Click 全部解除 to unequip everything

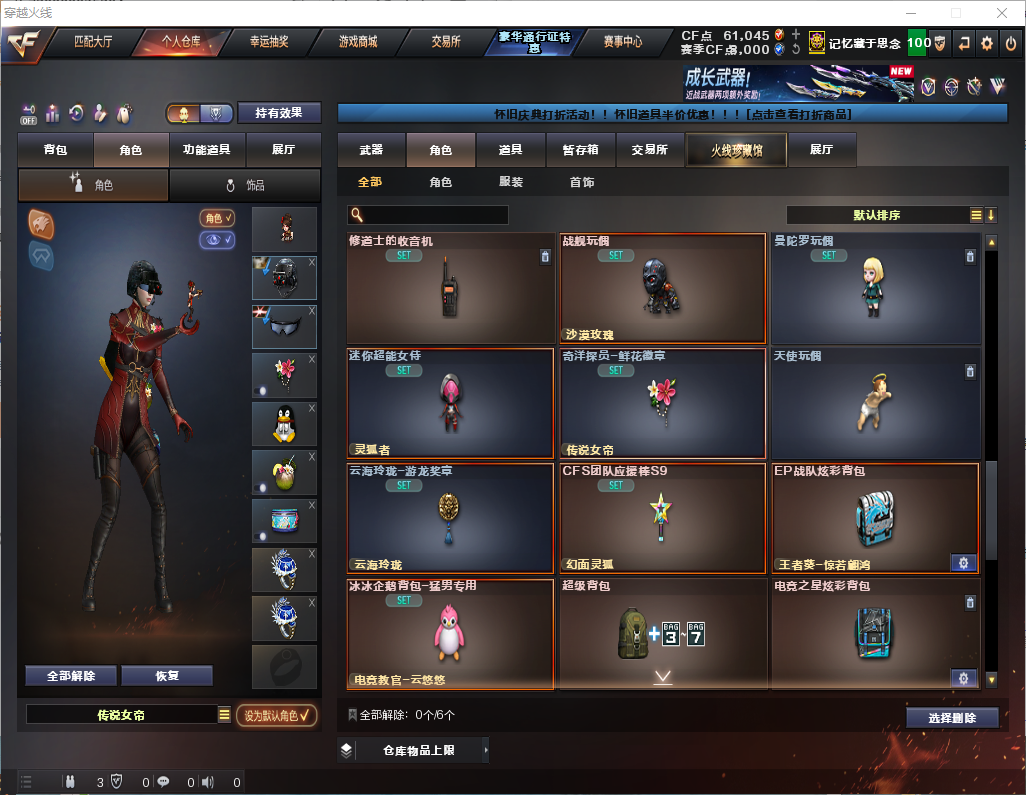(71, 676)
